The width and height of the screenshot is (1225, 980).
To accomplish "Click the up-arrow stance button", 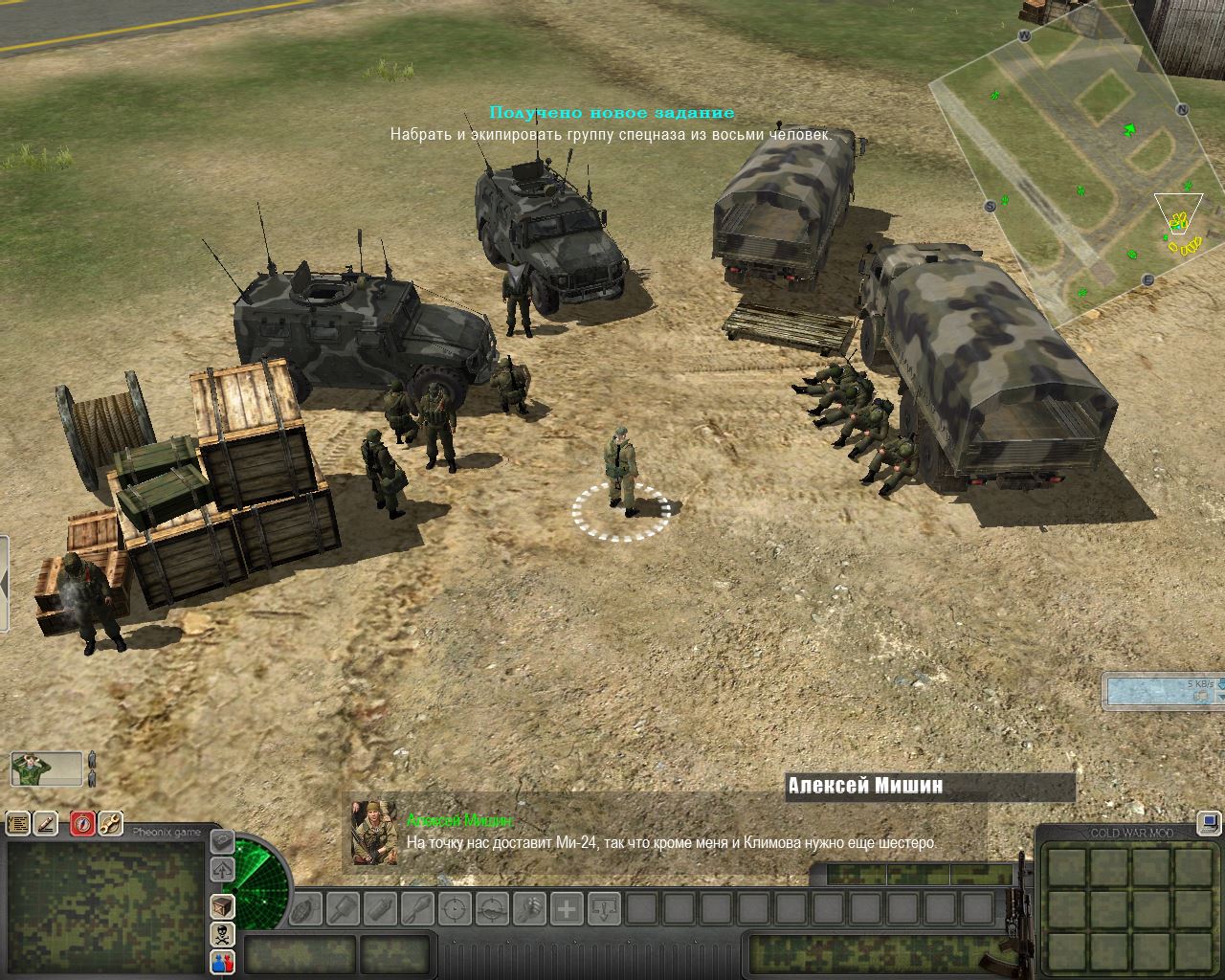I will point(222,870).
